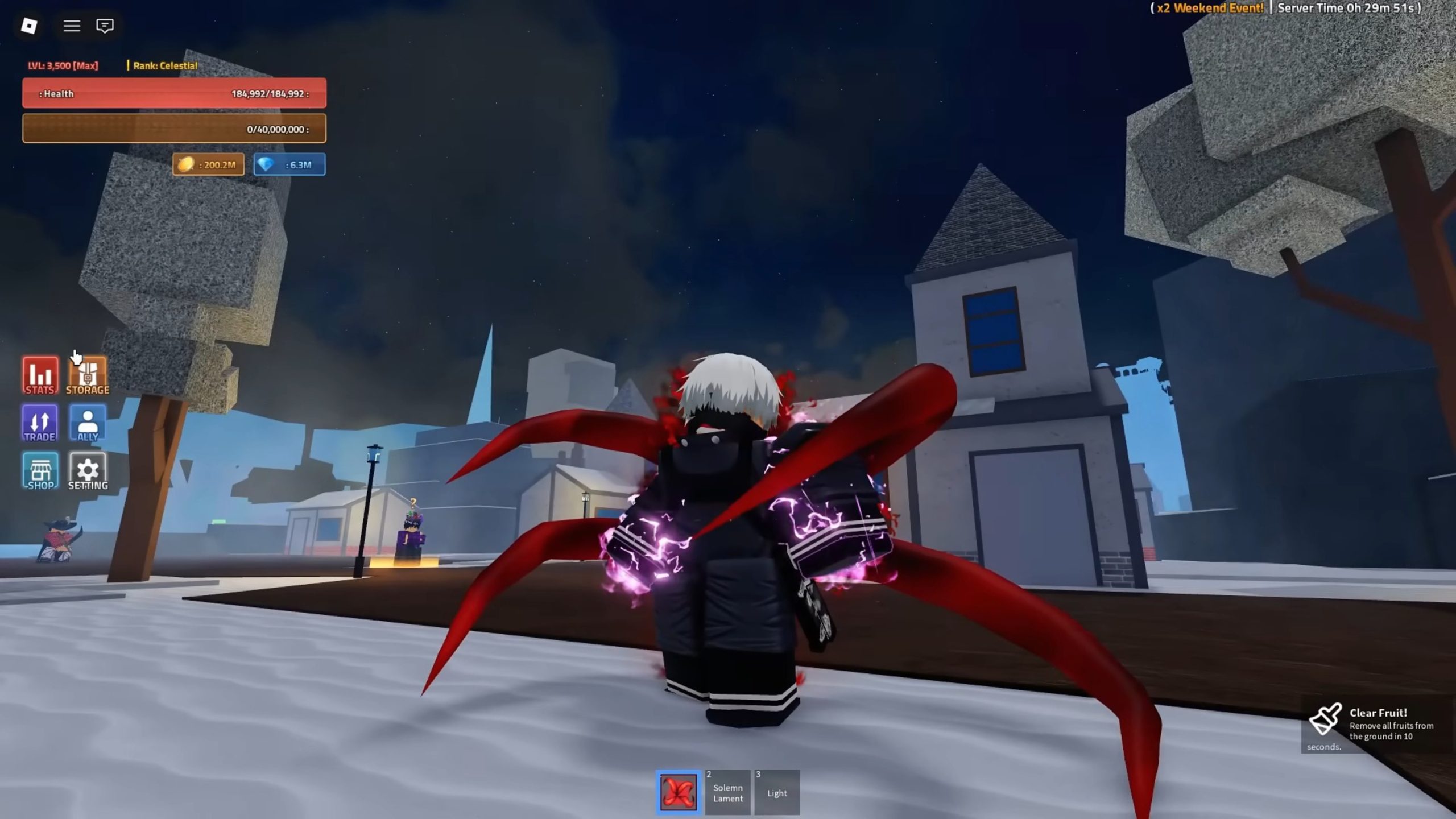Click the blue gems currency display
Viewport: 1456px width, 819px height.
289,164
